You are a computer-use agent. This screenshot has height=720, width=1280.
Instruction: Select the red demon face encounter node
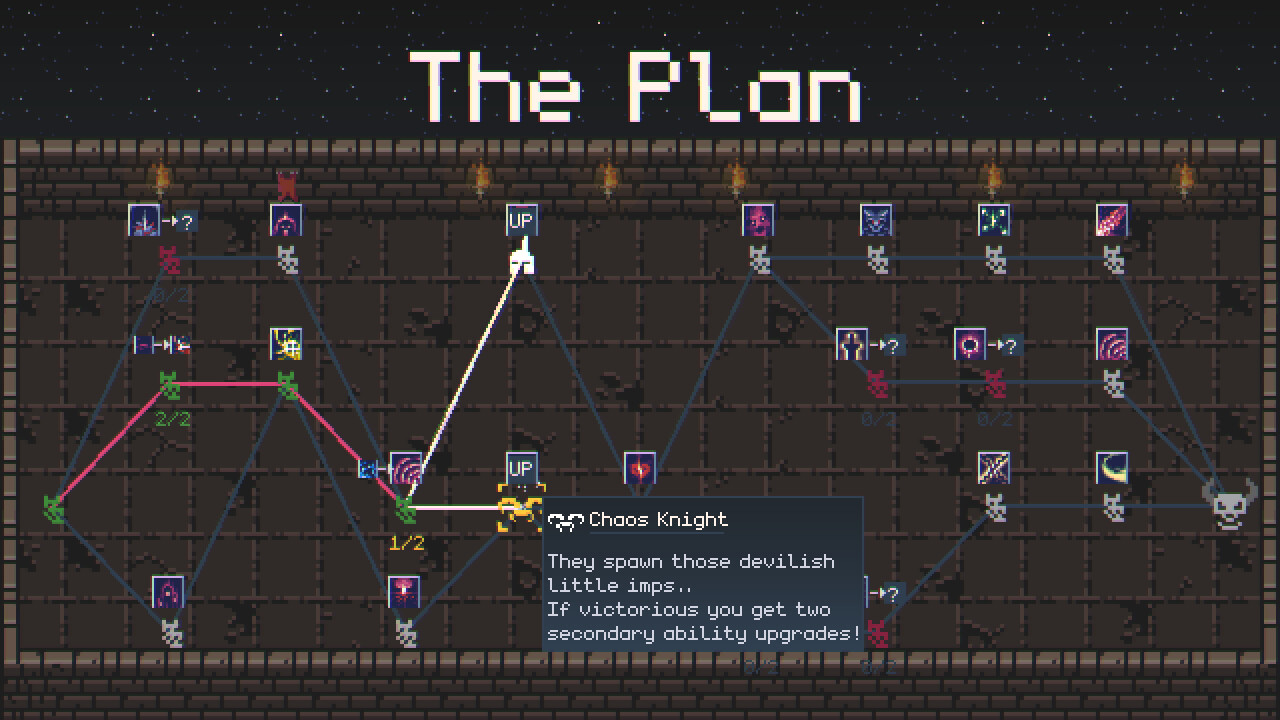click(756, 219)
